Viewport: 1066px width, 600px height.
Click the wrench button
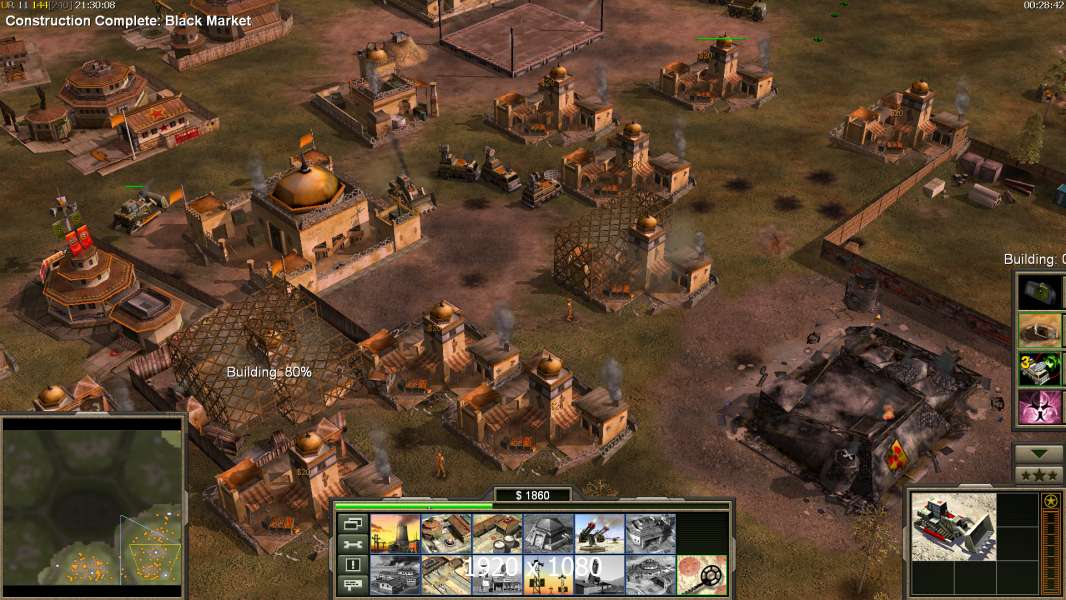click(351, 545)
